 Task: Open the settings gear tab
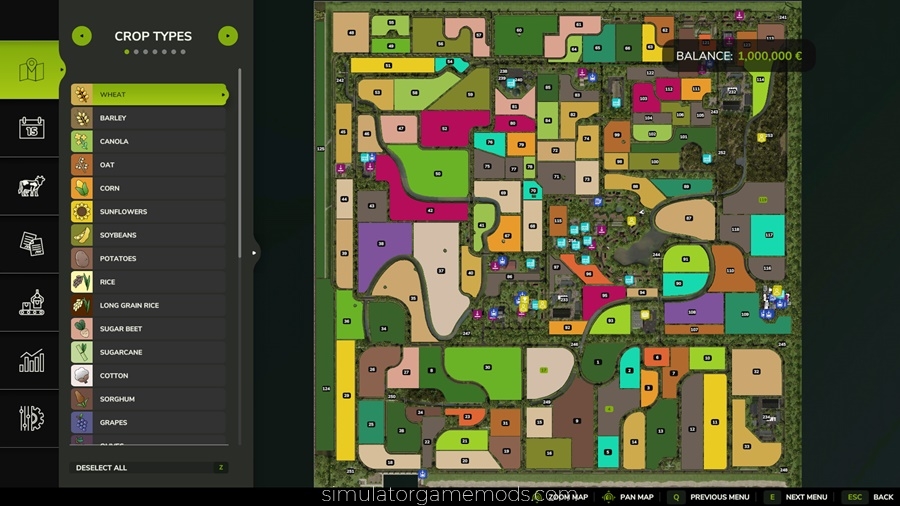32,418
